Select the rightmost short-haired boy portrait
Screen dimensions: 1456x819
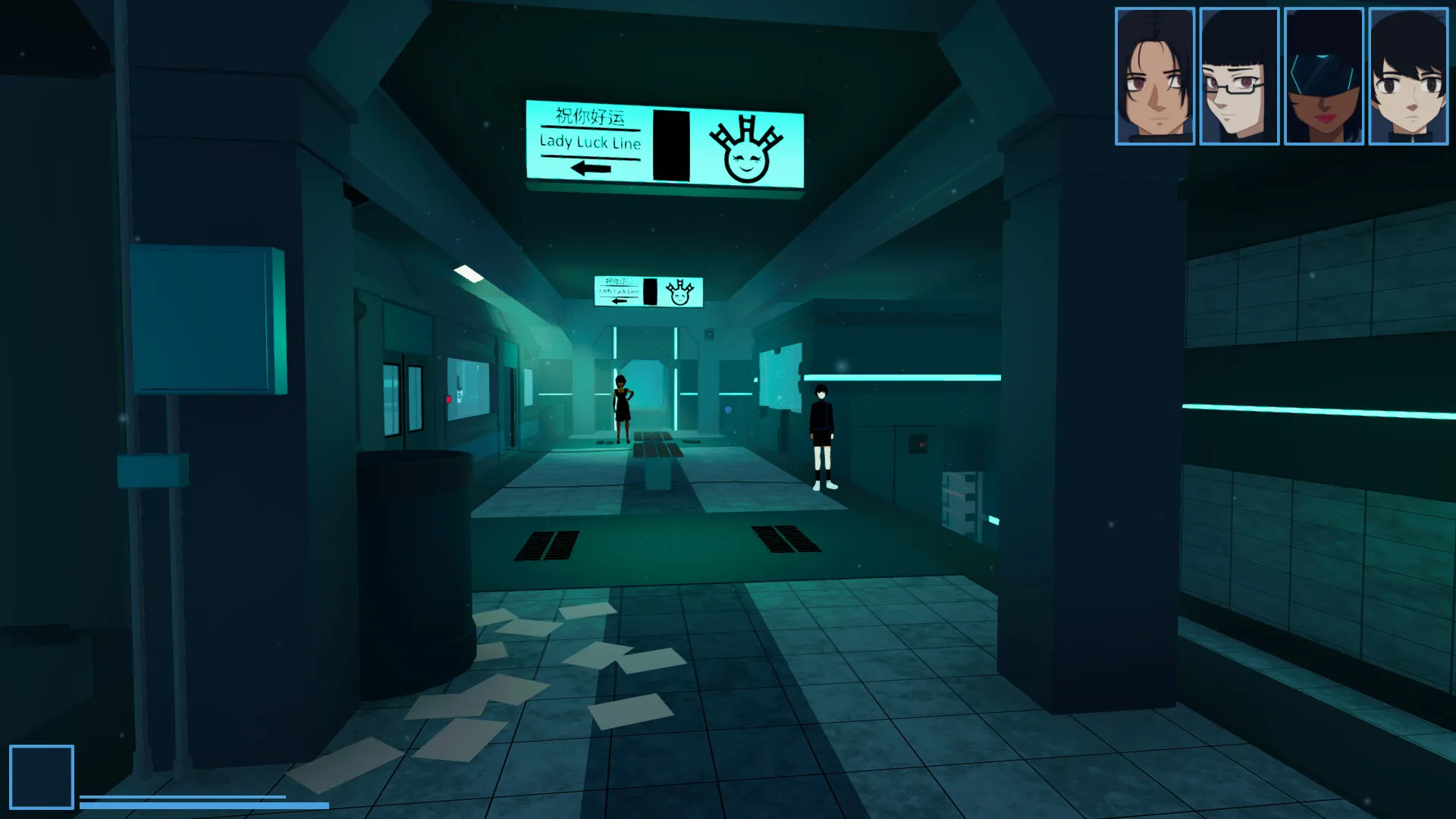pos(1410,74)
